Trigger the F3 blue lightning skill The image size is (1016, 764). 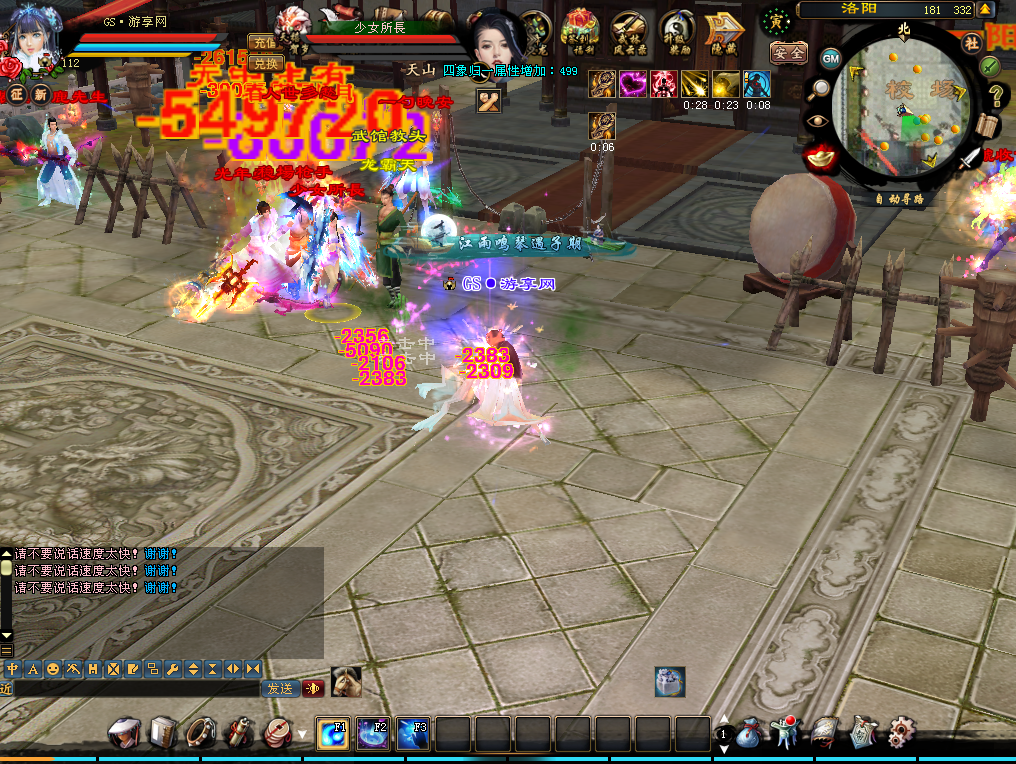(413, 733)
